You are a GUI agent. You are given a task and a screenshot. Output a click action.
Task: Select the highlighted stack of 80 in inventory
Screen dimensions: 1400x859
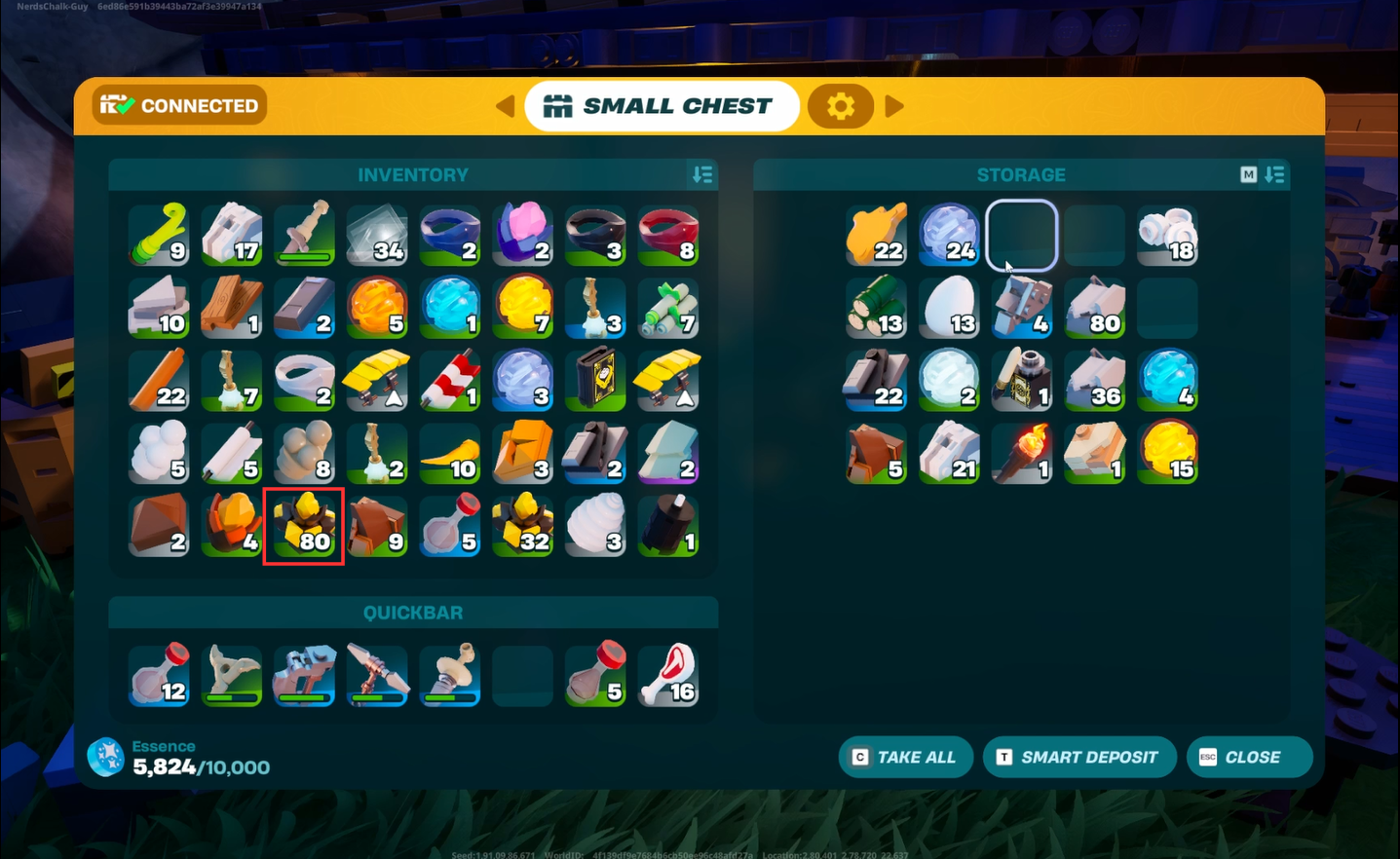(x=304, y=527)
